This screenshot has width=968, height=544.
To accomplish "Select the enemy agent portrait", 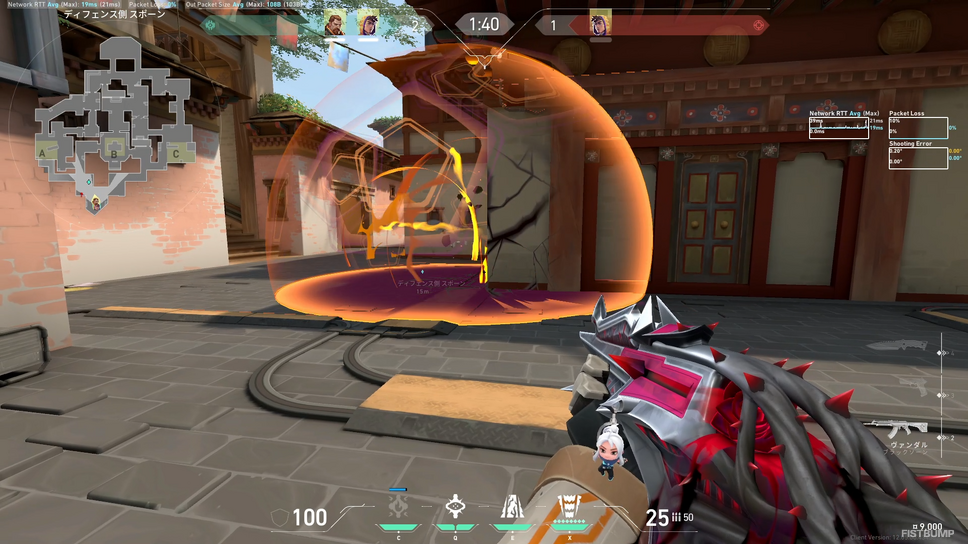I will point(600,22).
